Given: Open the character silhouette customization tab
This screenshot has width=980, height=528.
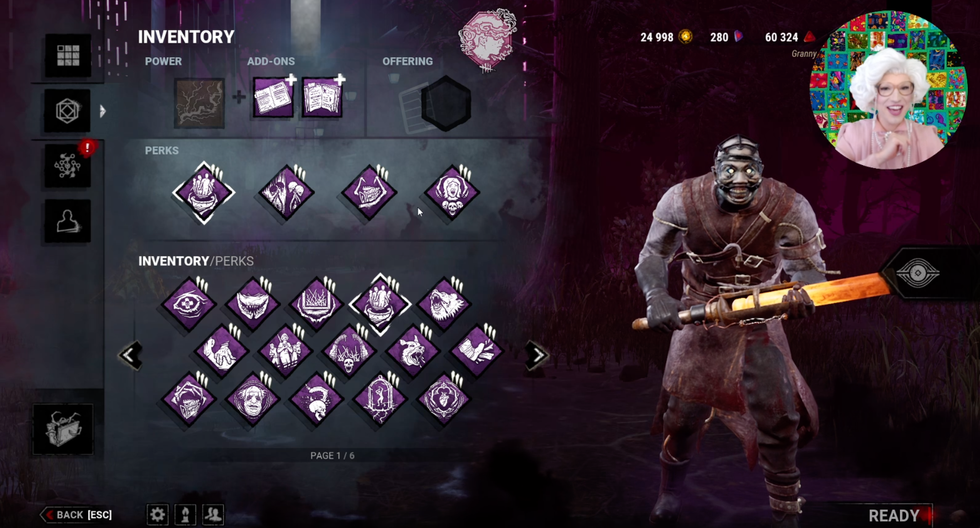Looking at the screenshot, I should click(68, 221).
